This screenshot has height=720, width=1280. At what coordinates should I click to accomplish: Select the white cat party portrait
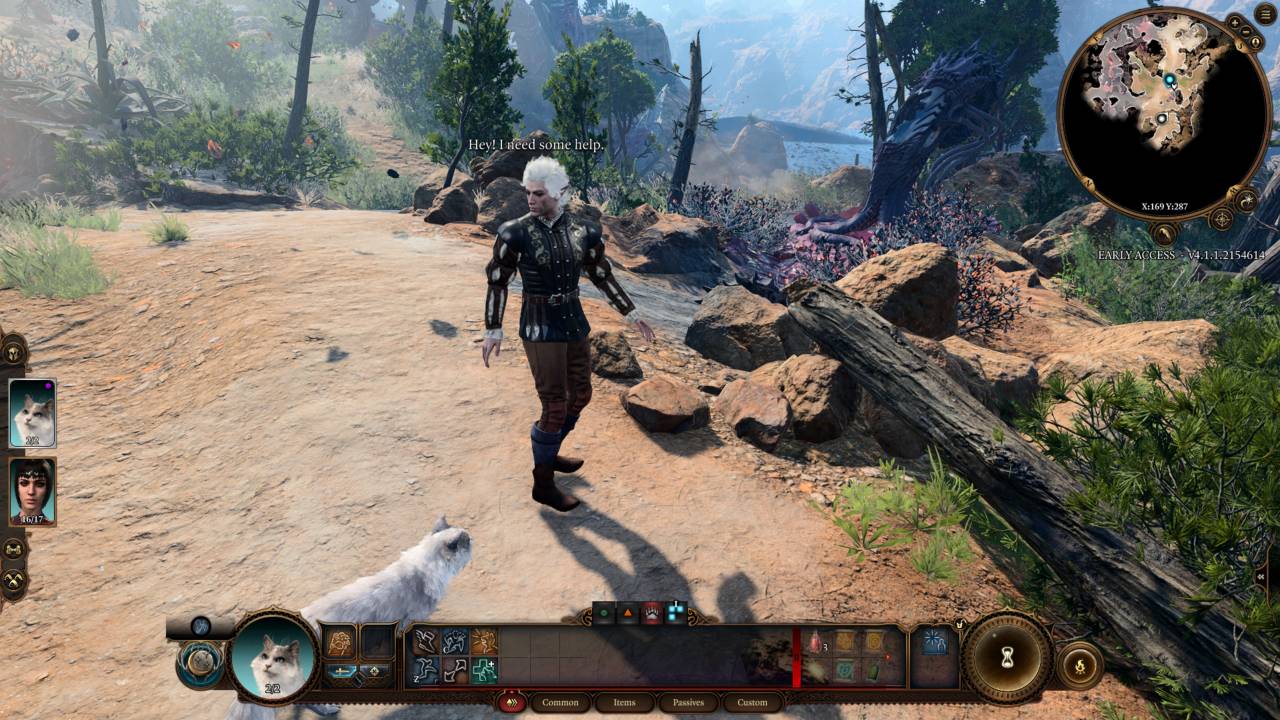point(32,412)
